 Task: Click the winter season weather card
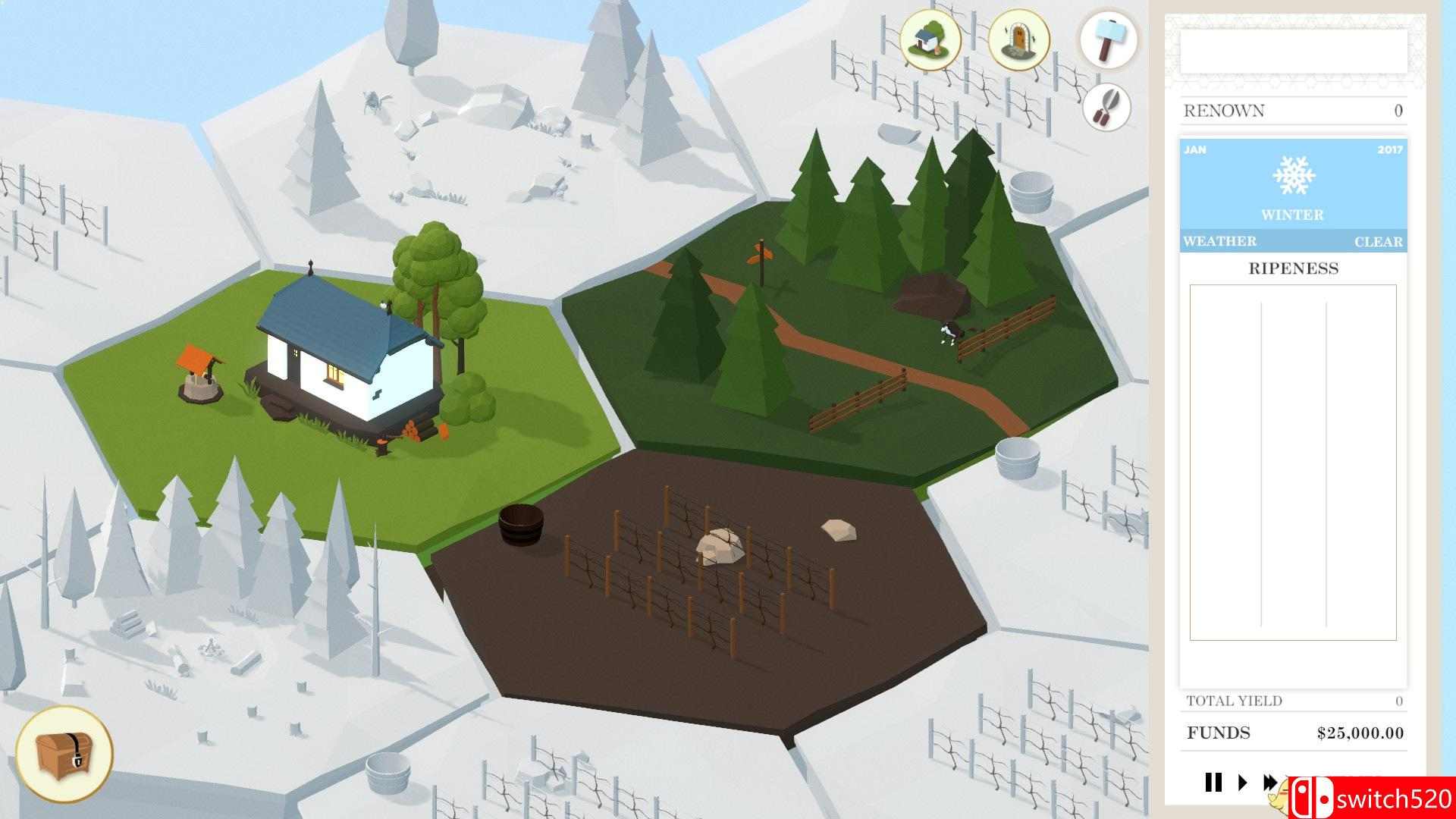1293,194
